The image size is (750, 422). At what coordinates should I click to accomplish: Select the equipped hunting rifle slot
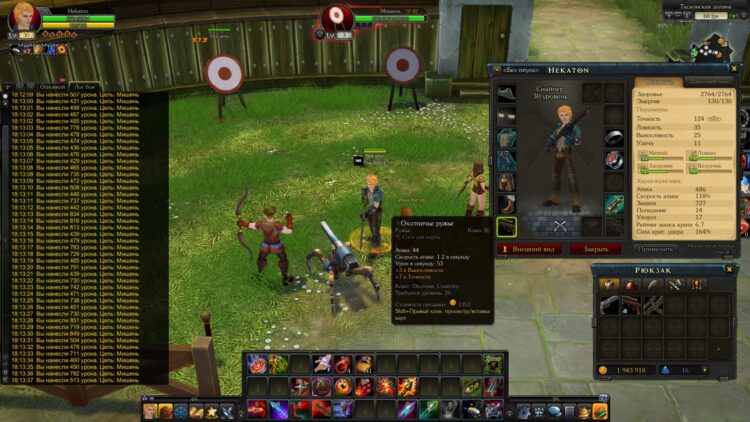(507, 227)
